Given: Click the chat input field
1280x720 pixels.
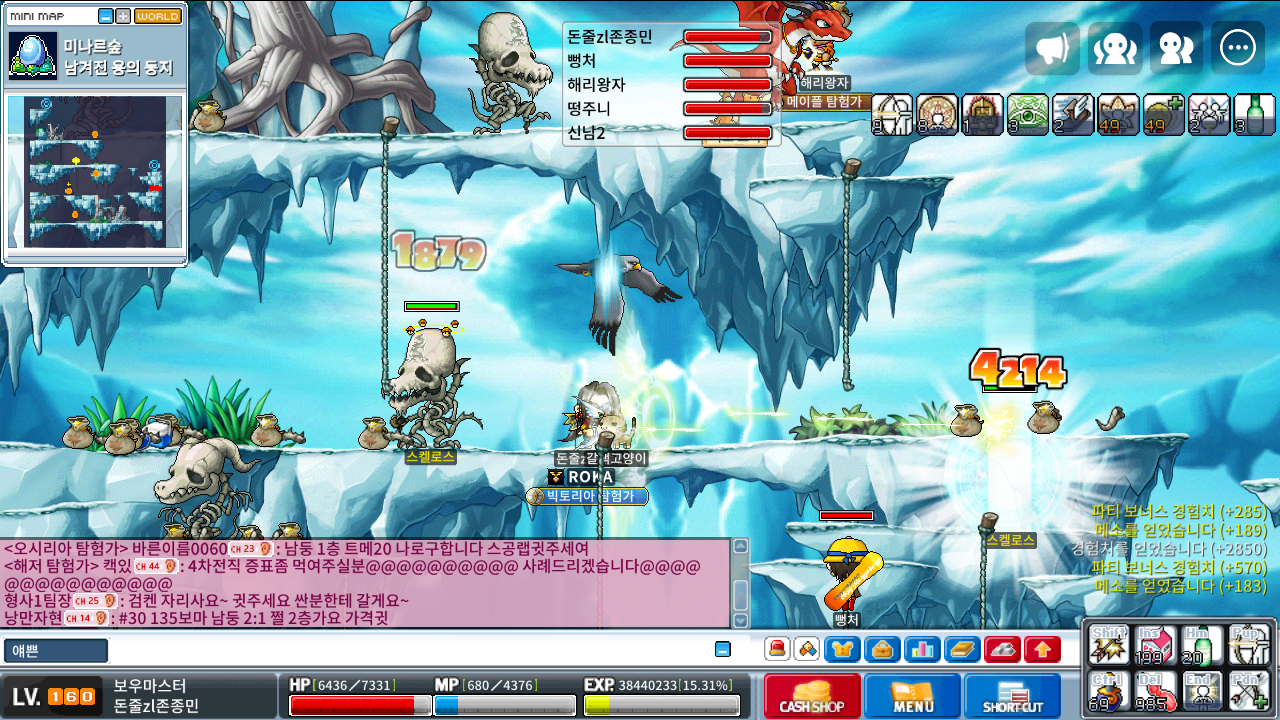Looking at the screenshot, I should (400, 650).
